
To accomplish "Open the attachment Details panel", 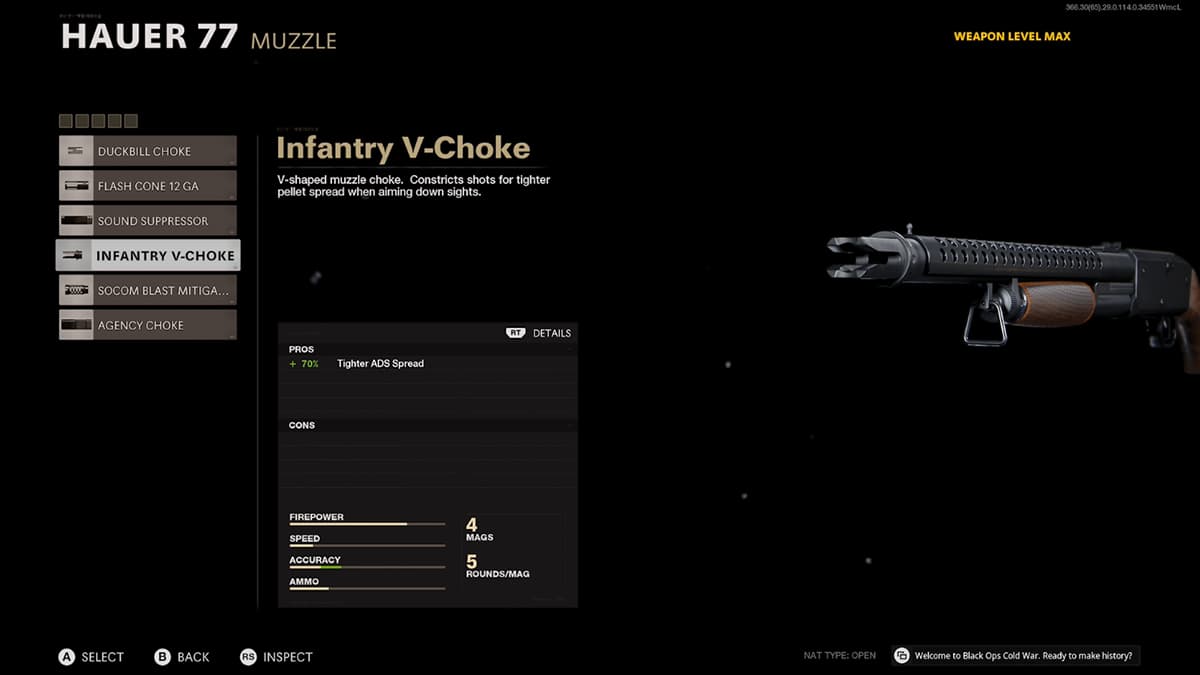I will pyautogui.click(x=539, y=333).
